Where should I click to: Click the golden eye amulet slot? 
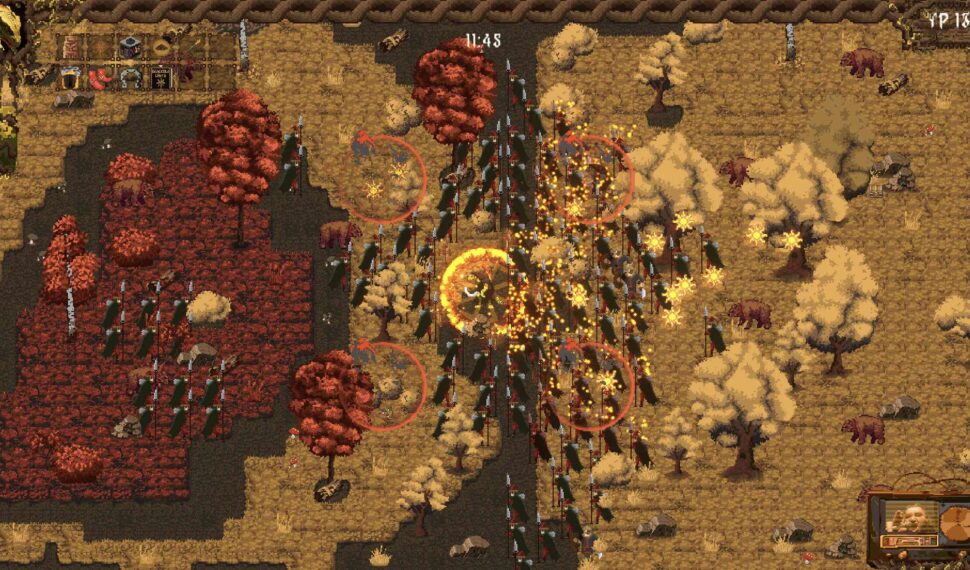[160, 47]
